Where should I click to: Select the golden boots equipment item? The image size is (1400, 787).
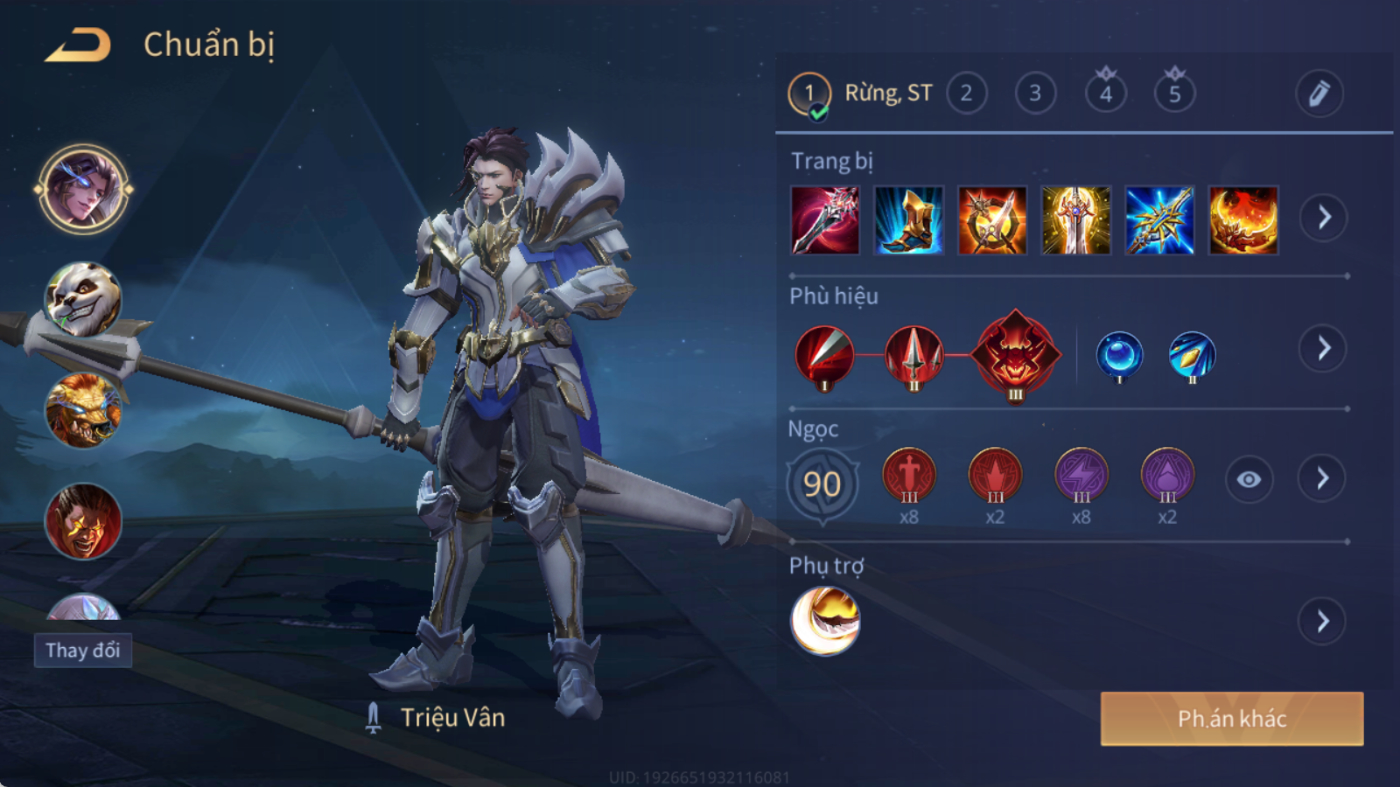pyautogui.click(x=909, y=220)
